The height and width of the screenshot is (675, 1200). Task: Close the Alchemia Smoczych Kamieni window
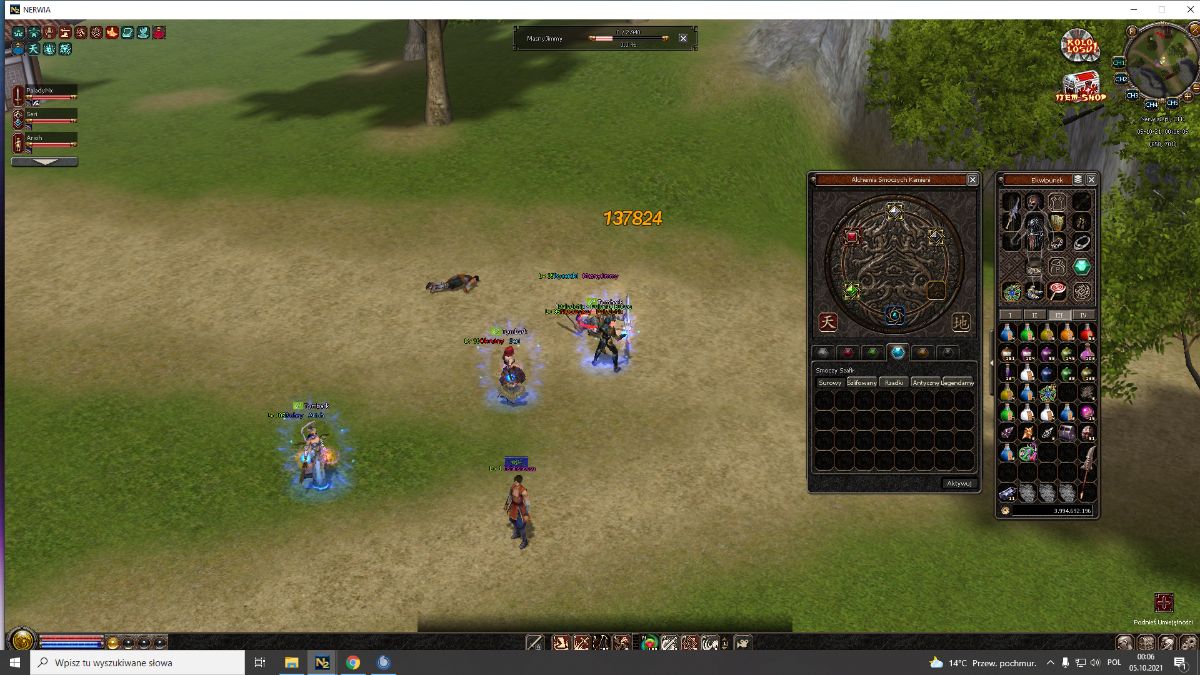click(x=973, y=180)
